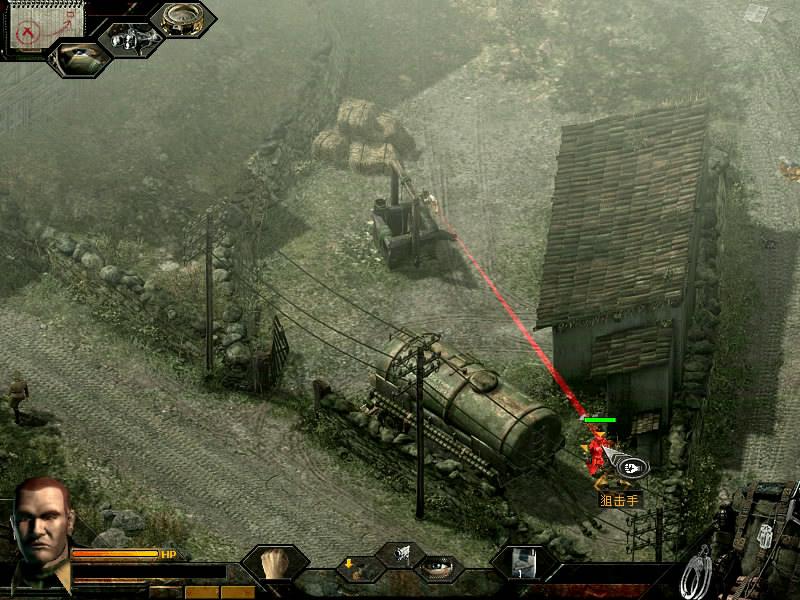Select the commando portrait
Viewport: 800px width, 600px height.
(41, 525)
